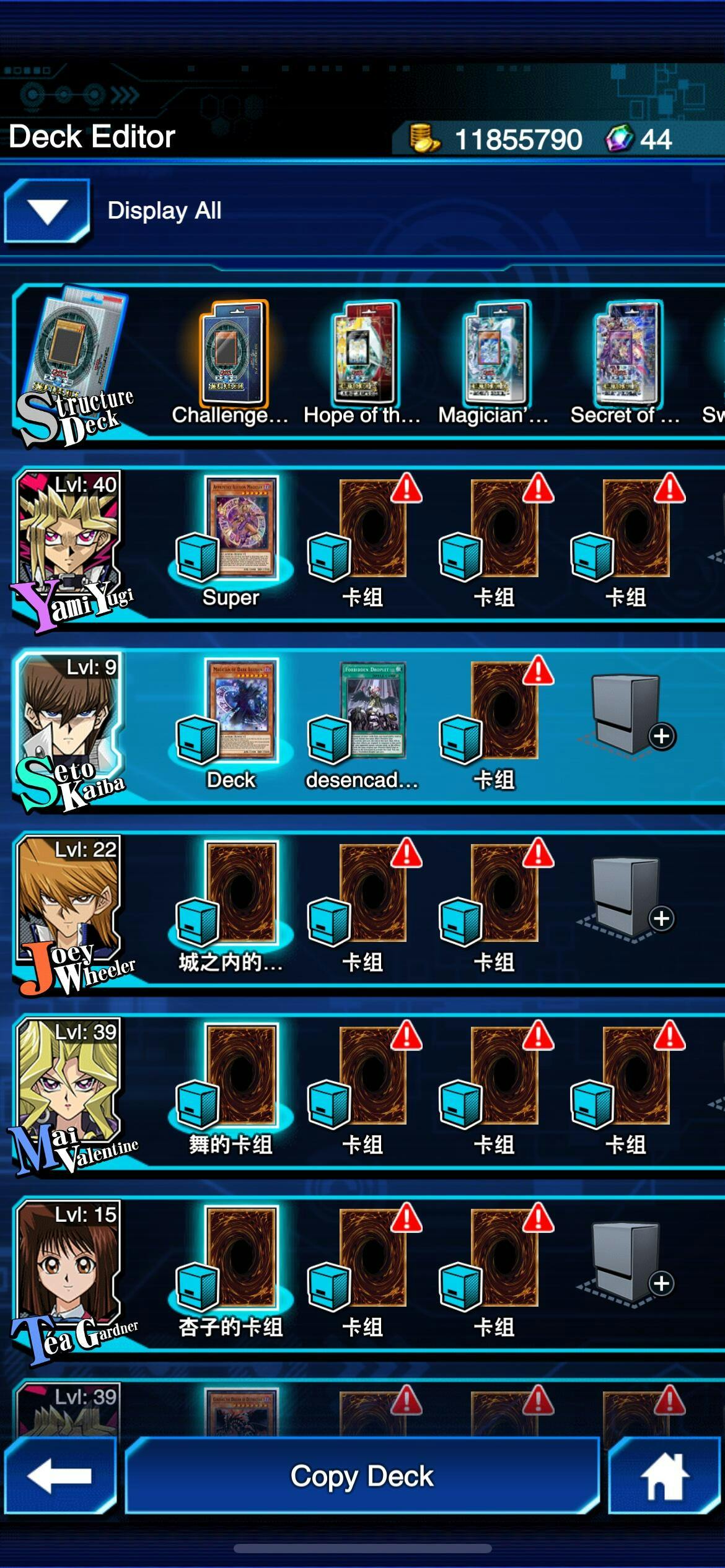Open the Display All filter dropdown

point(47,211)
